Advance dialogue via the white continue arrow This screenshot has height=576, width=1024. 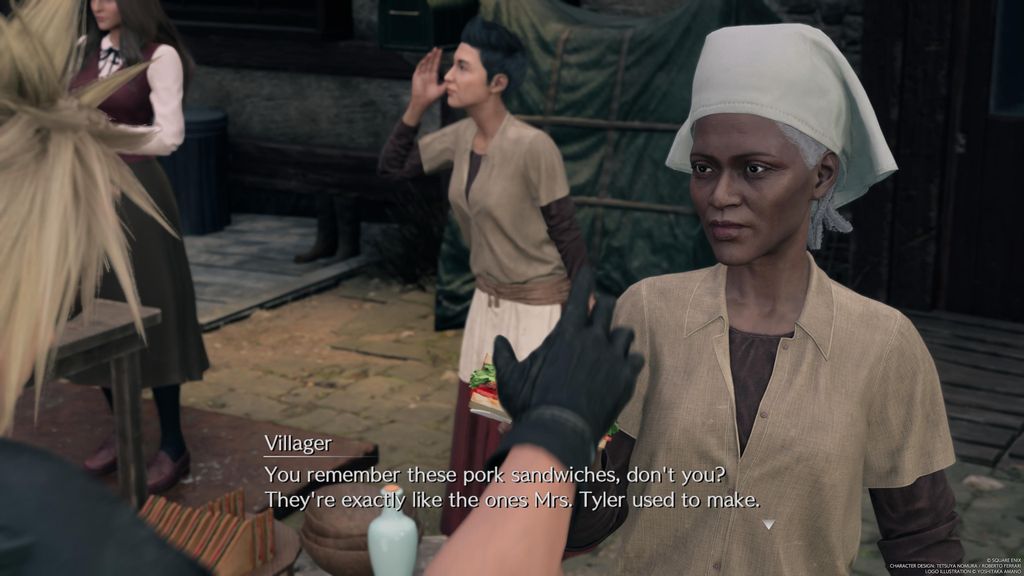pyautogui.click(x=767, y=523)
